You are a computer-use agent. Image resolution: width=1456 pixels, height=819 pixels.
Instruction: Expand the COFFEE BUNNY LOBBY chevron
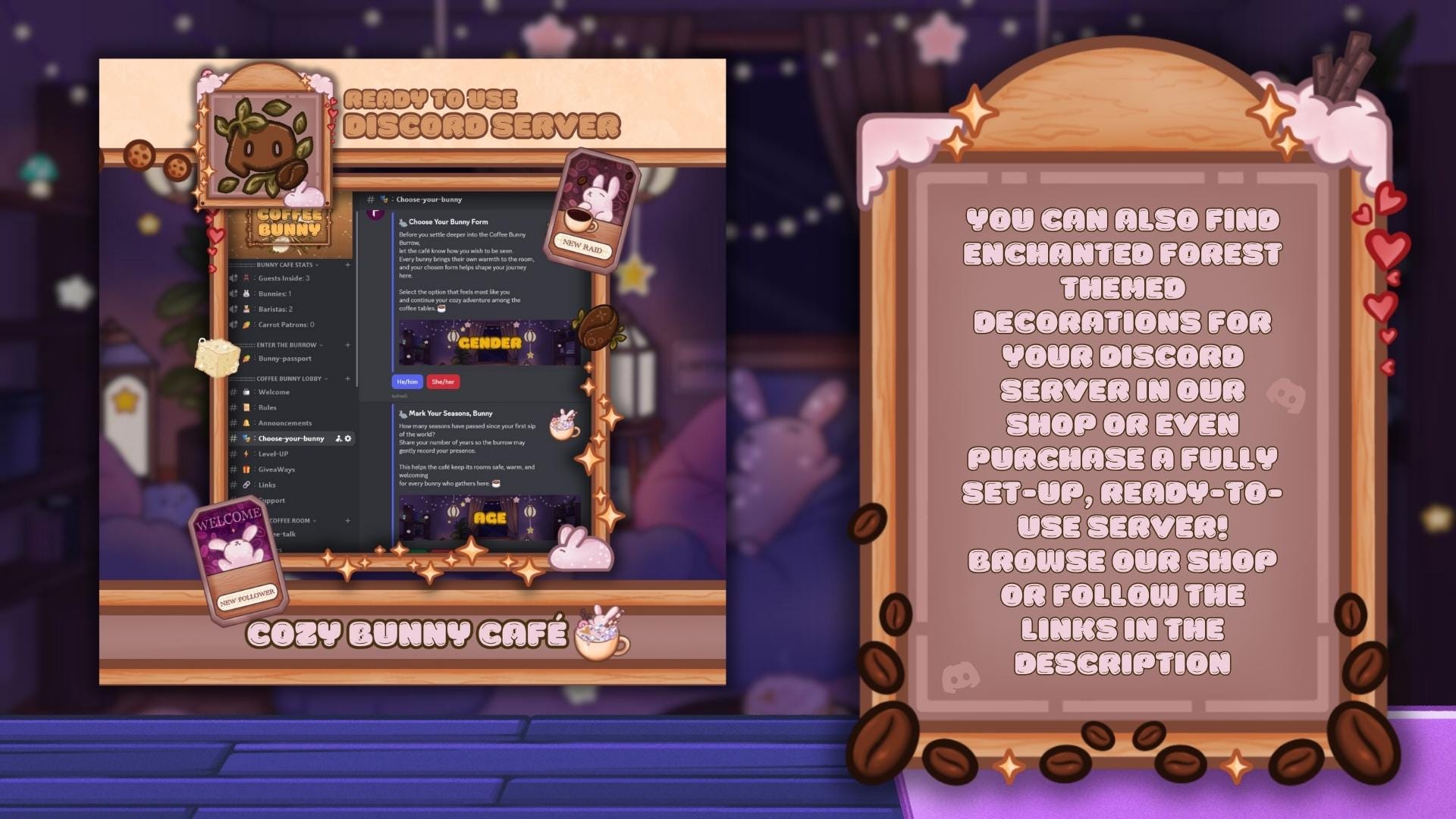[325, 378]
